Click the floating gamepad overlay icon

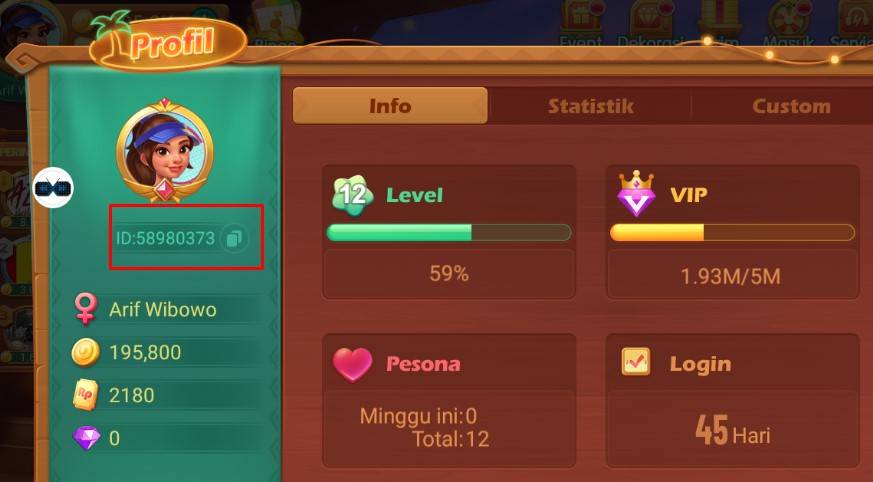click(54, 187)
